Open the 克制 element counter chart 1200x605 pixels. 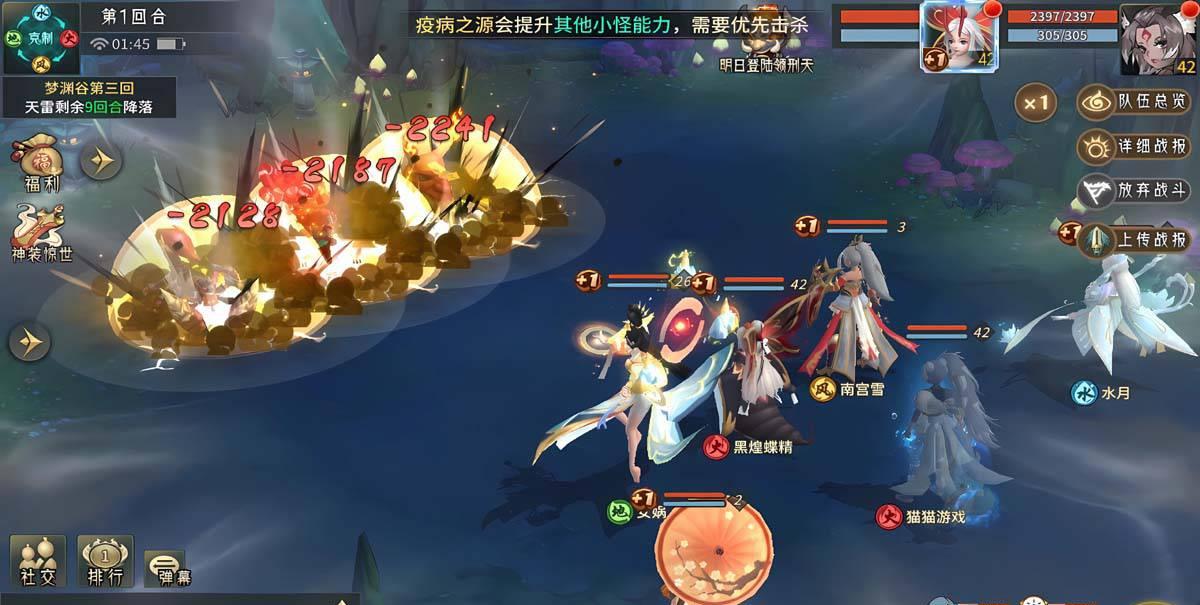pos(41,38)
